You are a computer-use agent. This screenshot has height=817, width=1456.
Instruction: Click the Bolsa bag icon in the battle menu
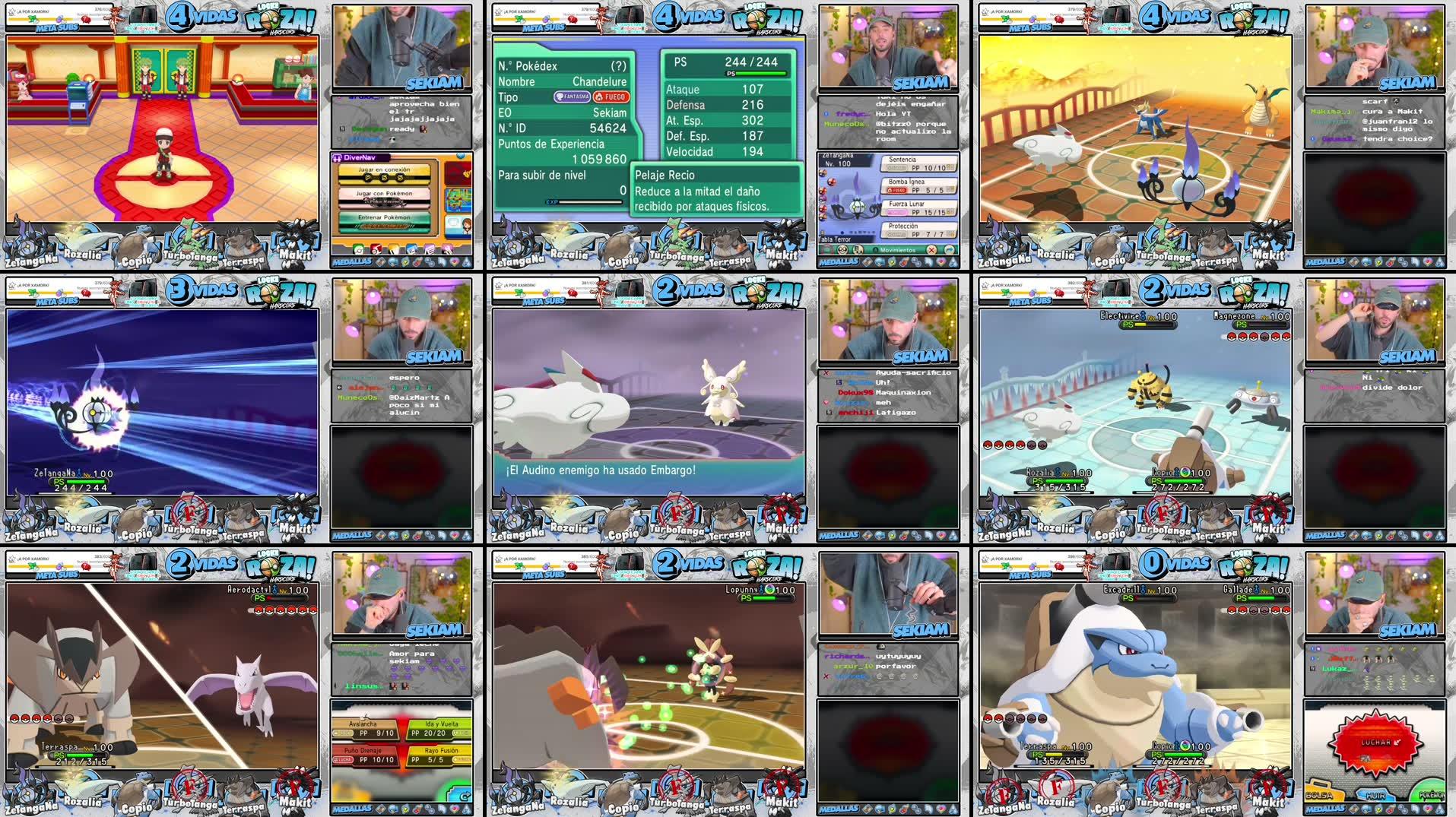pyautogui.click(x=1318, y=795)
